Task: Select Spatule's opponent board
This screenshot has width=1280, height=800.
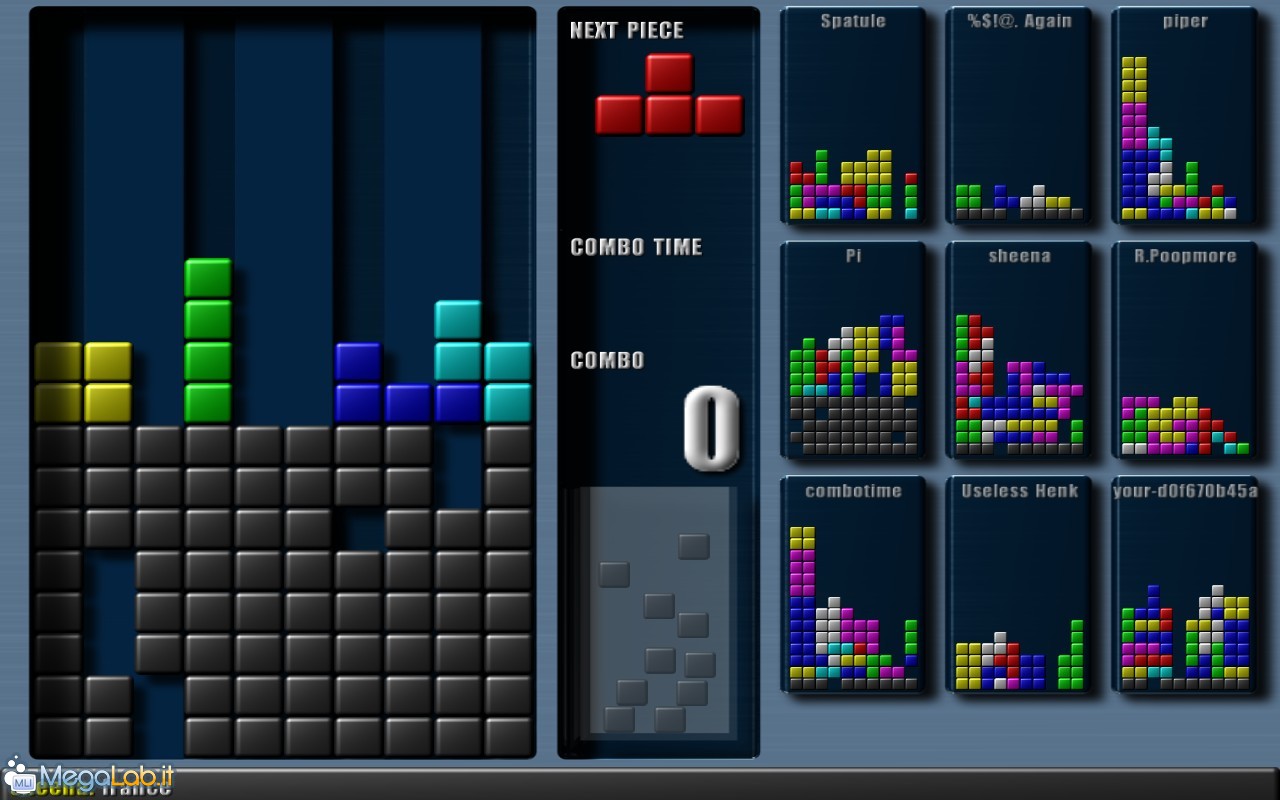Action: point(853,117)
